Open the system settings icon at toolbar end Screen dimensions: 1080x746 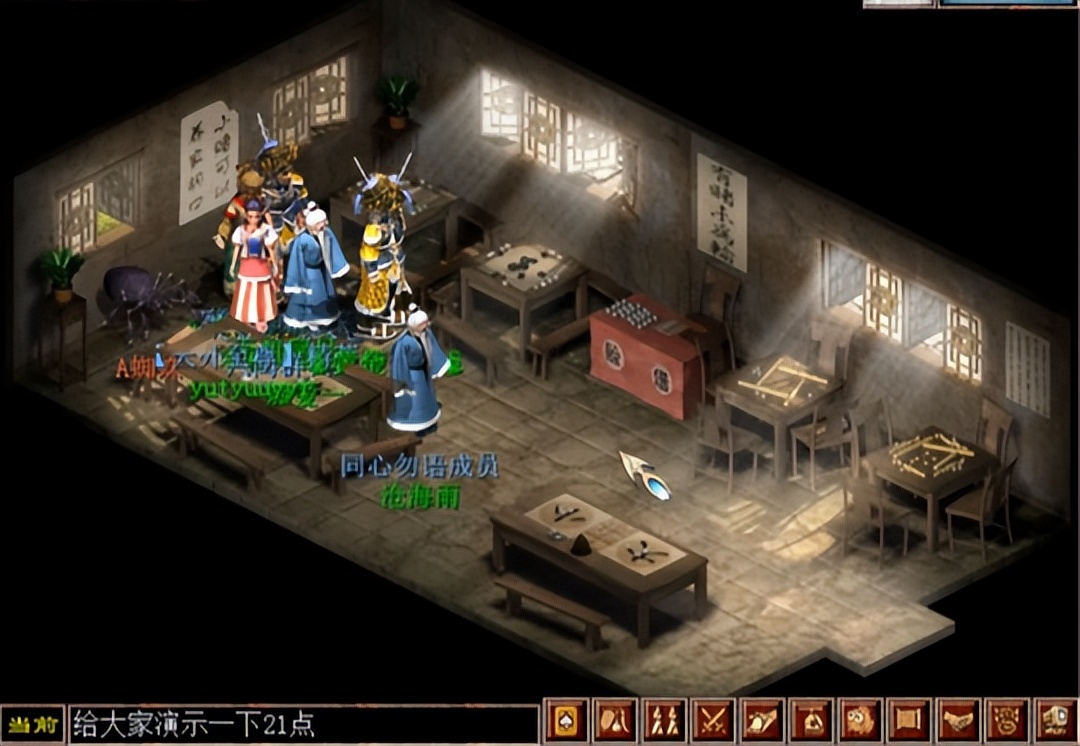click(1056, 720)
